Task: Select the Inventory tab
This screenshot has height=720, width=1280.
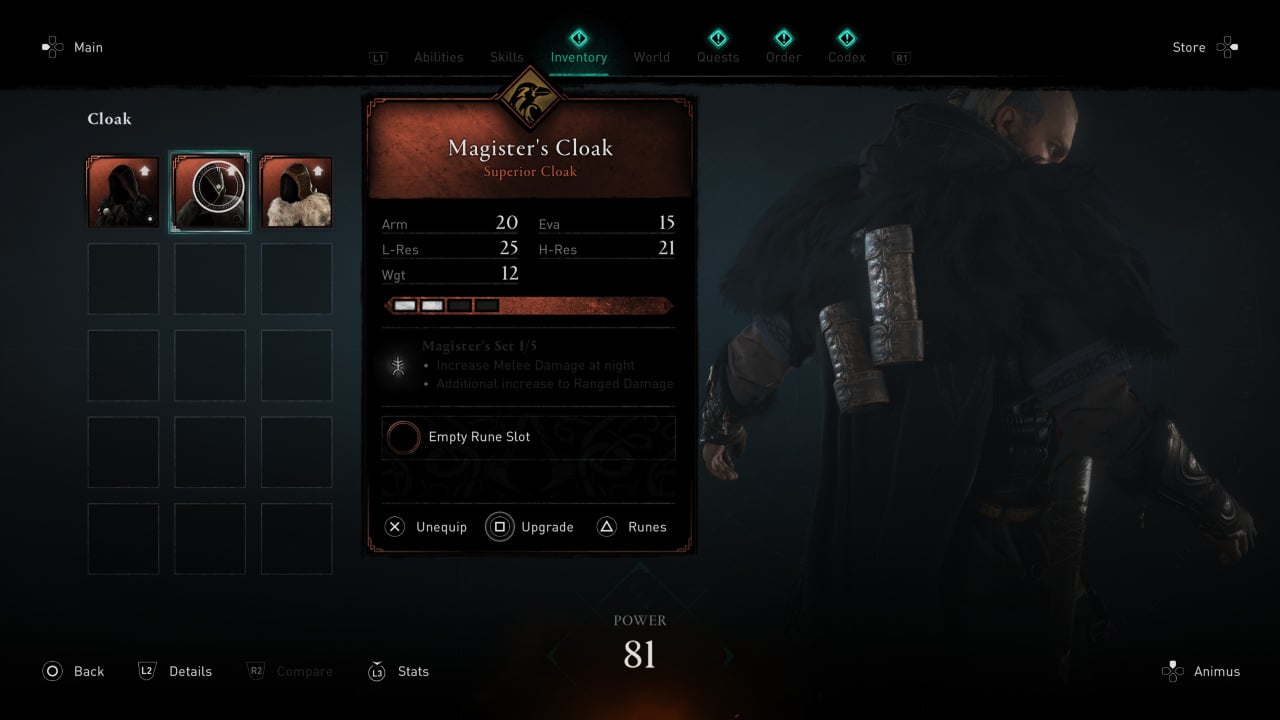Action: pos(579,57)
